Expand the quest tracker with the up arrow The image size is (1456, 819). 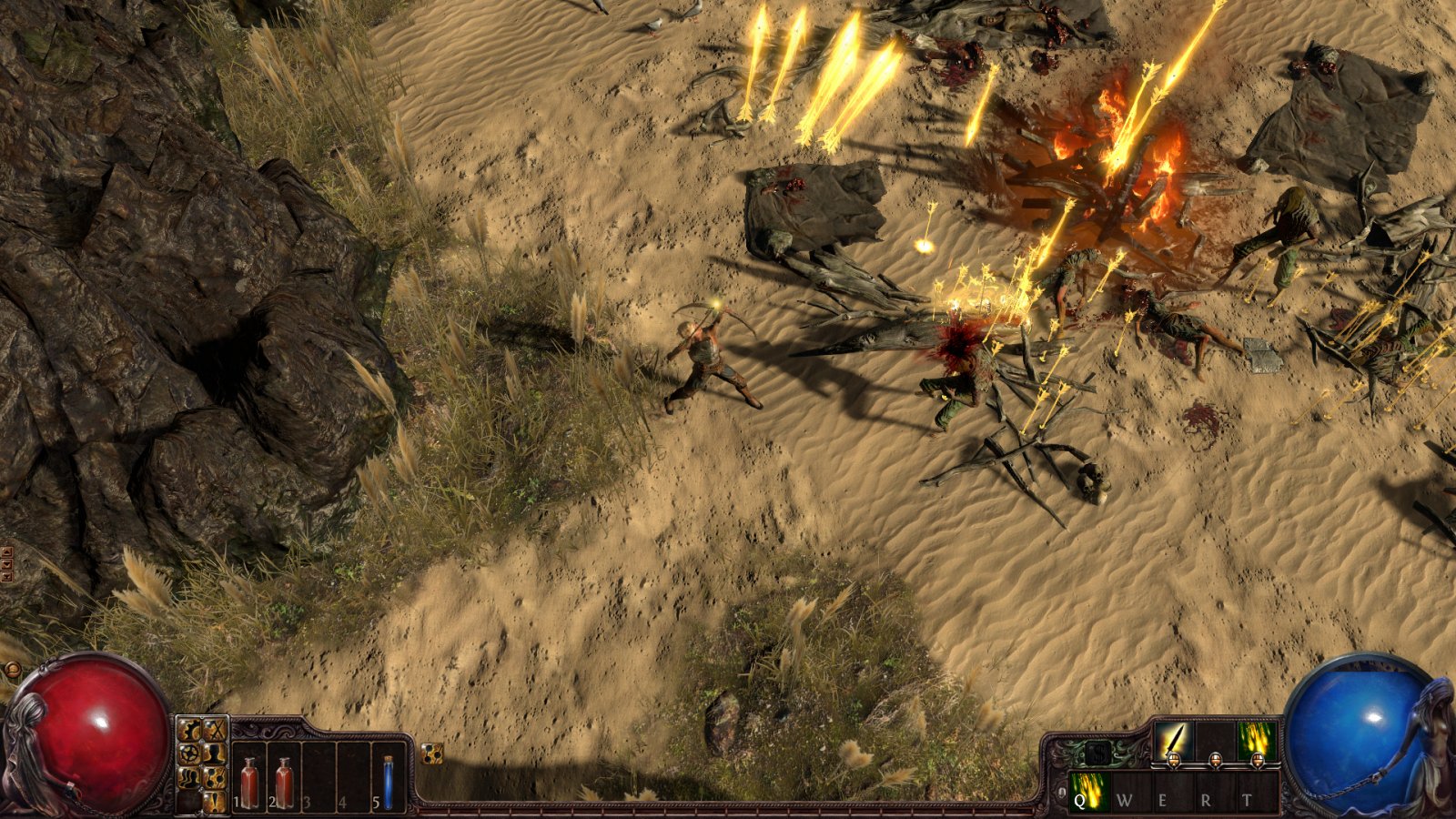tap(6, 552)
